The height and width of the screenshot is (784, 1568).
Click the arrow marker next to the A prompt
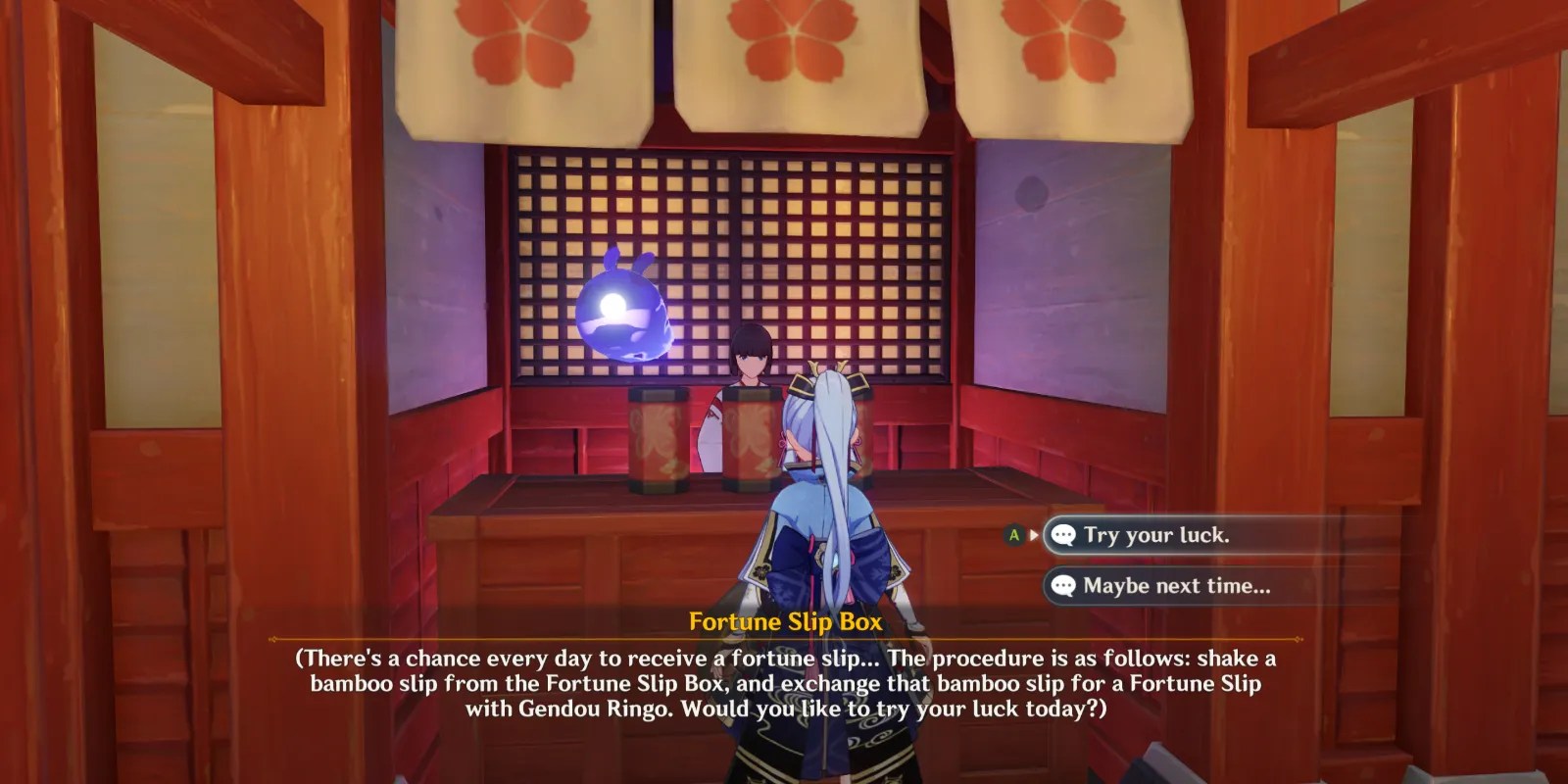point(1034,535)
